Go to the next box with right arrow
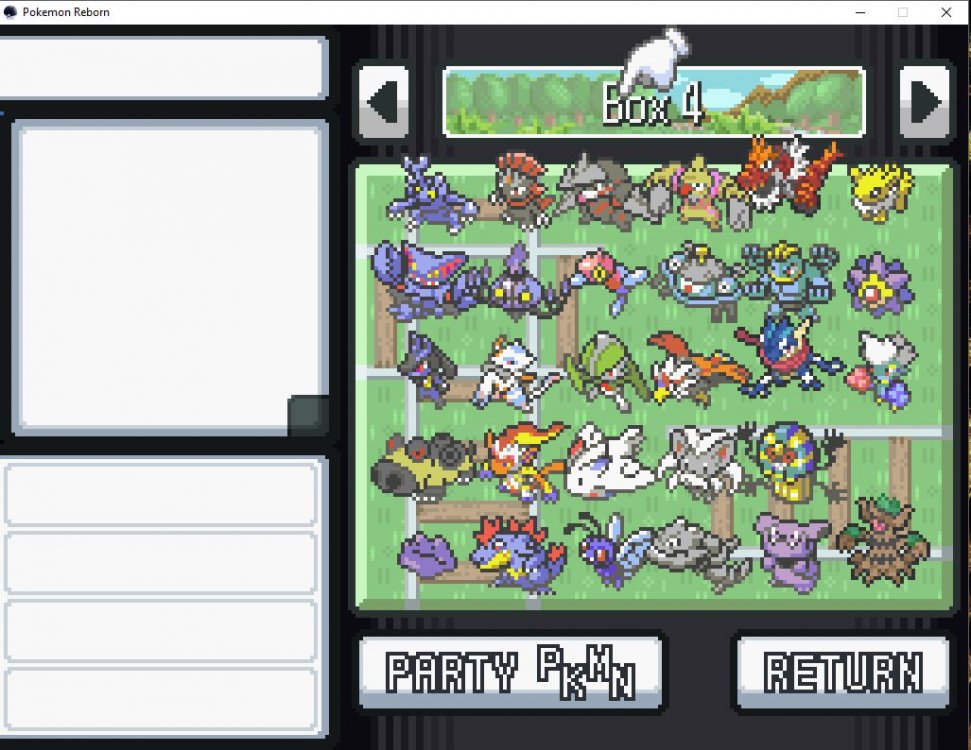 [924, 102]
